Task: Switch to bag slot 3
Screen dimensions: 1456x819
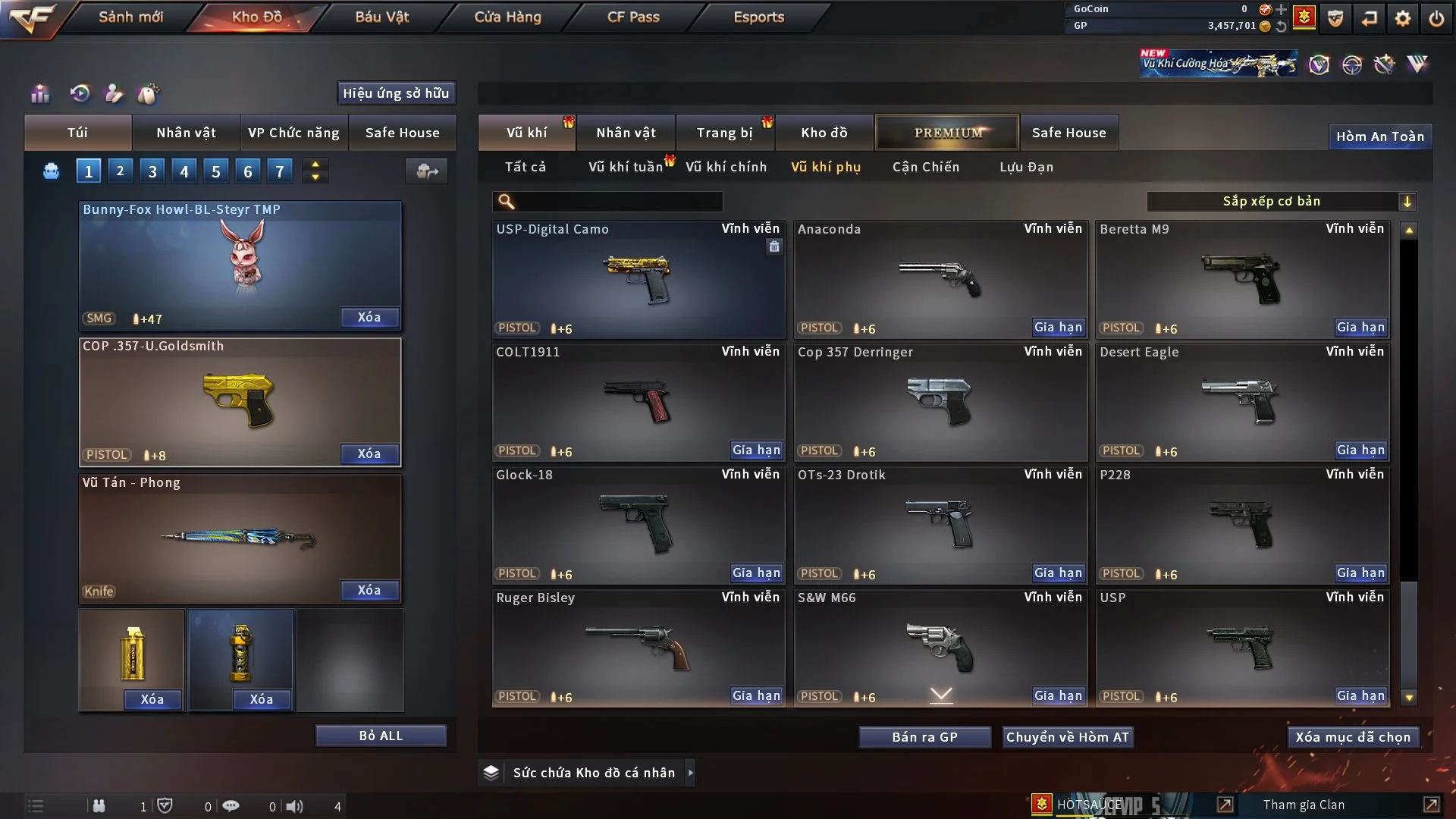Action: click(152, 171)
